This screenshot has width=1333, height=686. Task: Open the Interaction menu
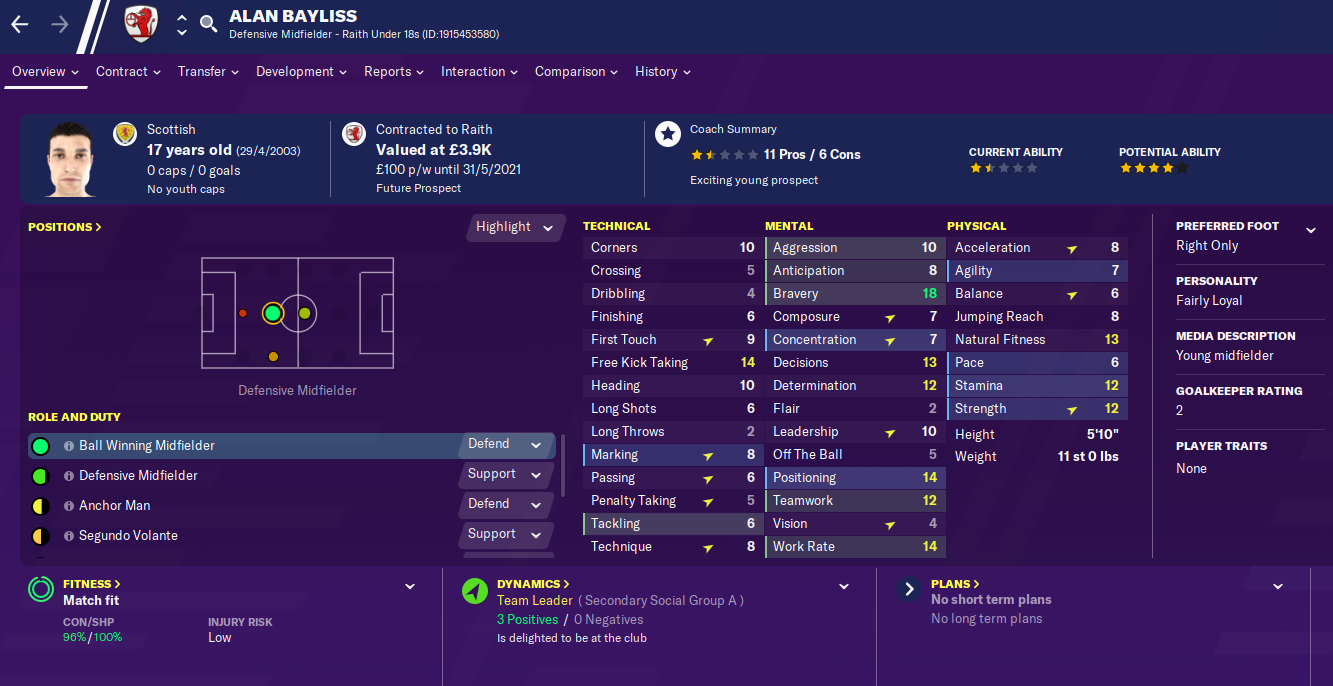479,72
